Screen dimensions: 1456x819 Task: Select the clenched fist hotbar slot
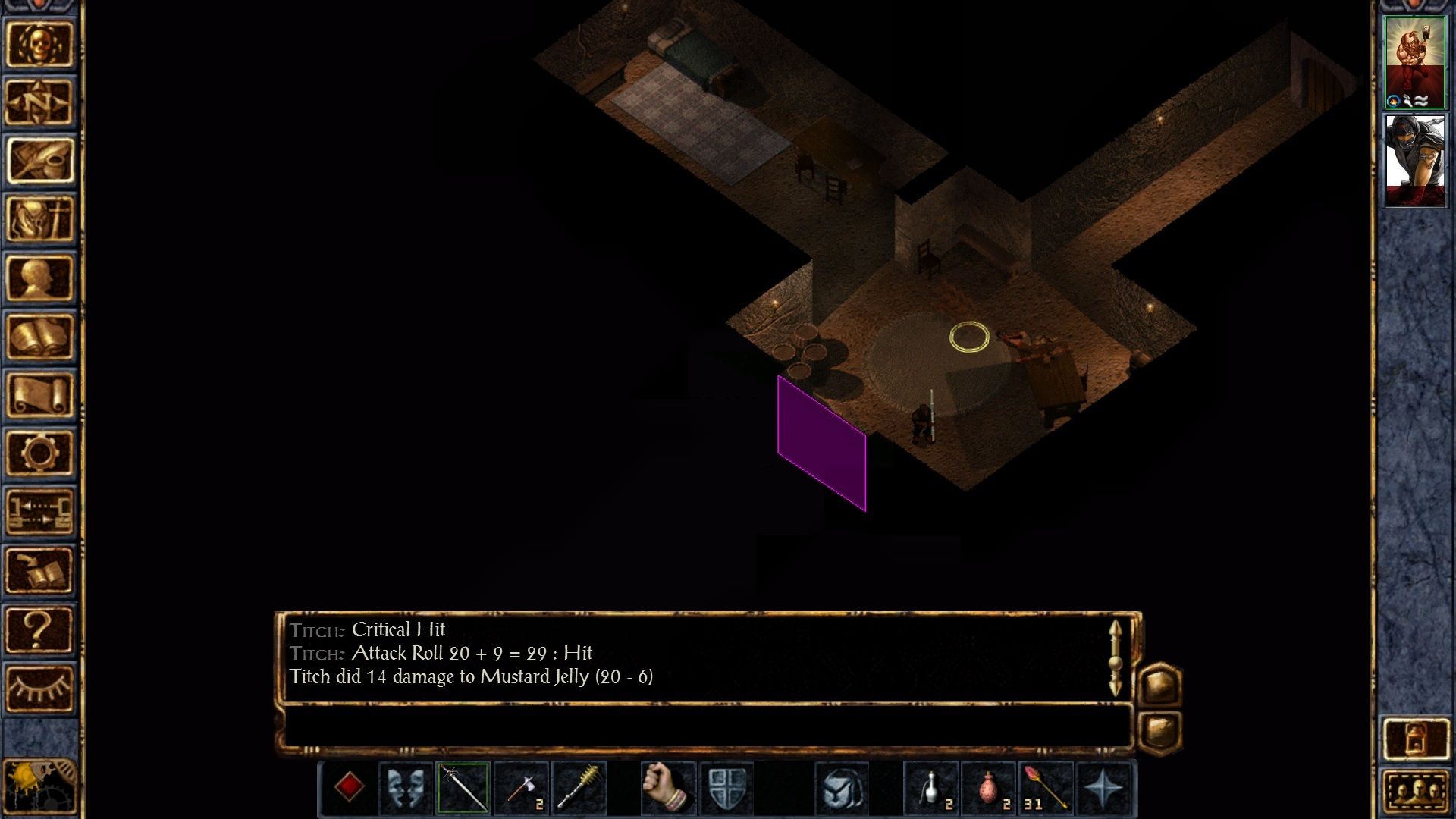point(667,788)
